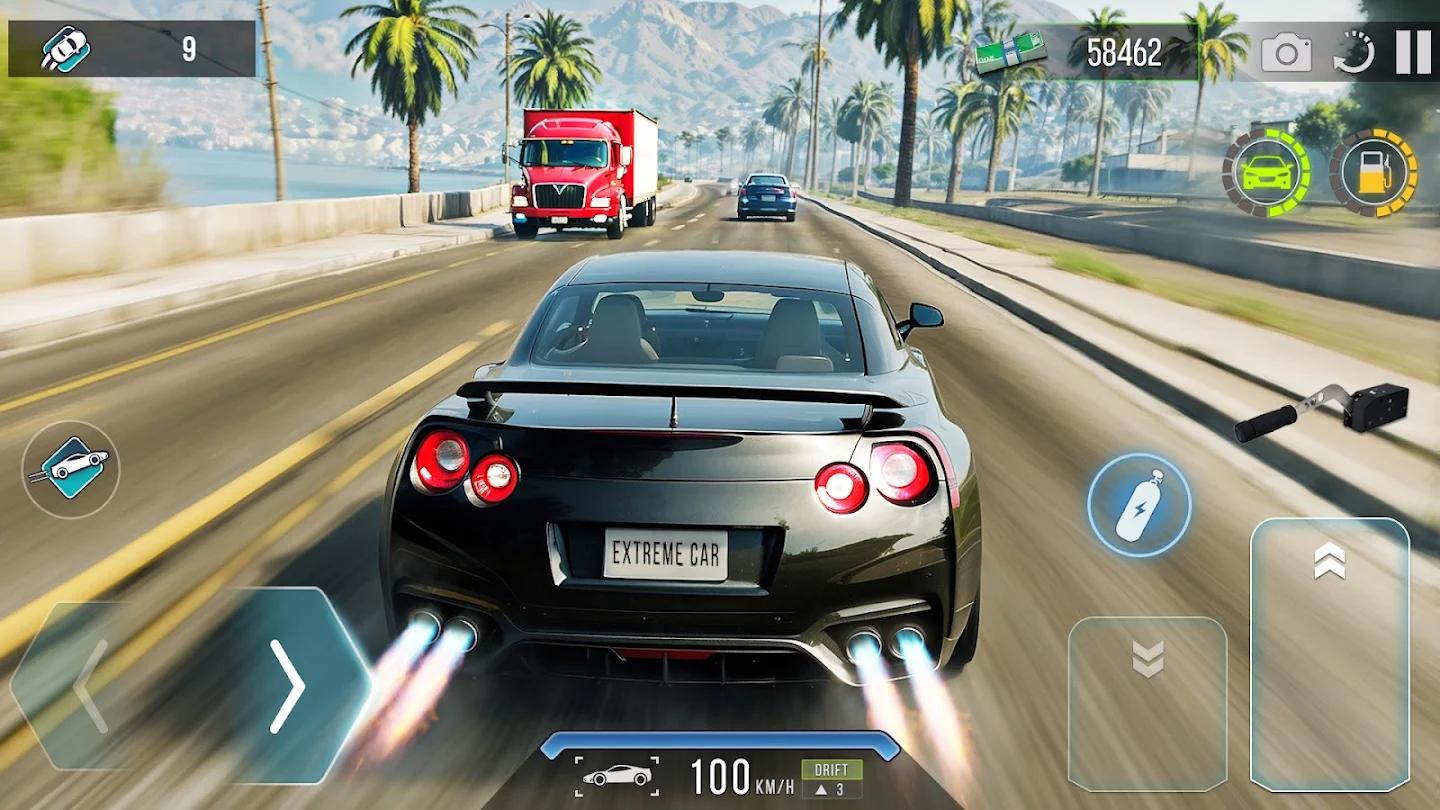Image resolution: width=1440 pixels, height=810 pixels.
Task: Pull the handbrake lever
Action: 1320,412
